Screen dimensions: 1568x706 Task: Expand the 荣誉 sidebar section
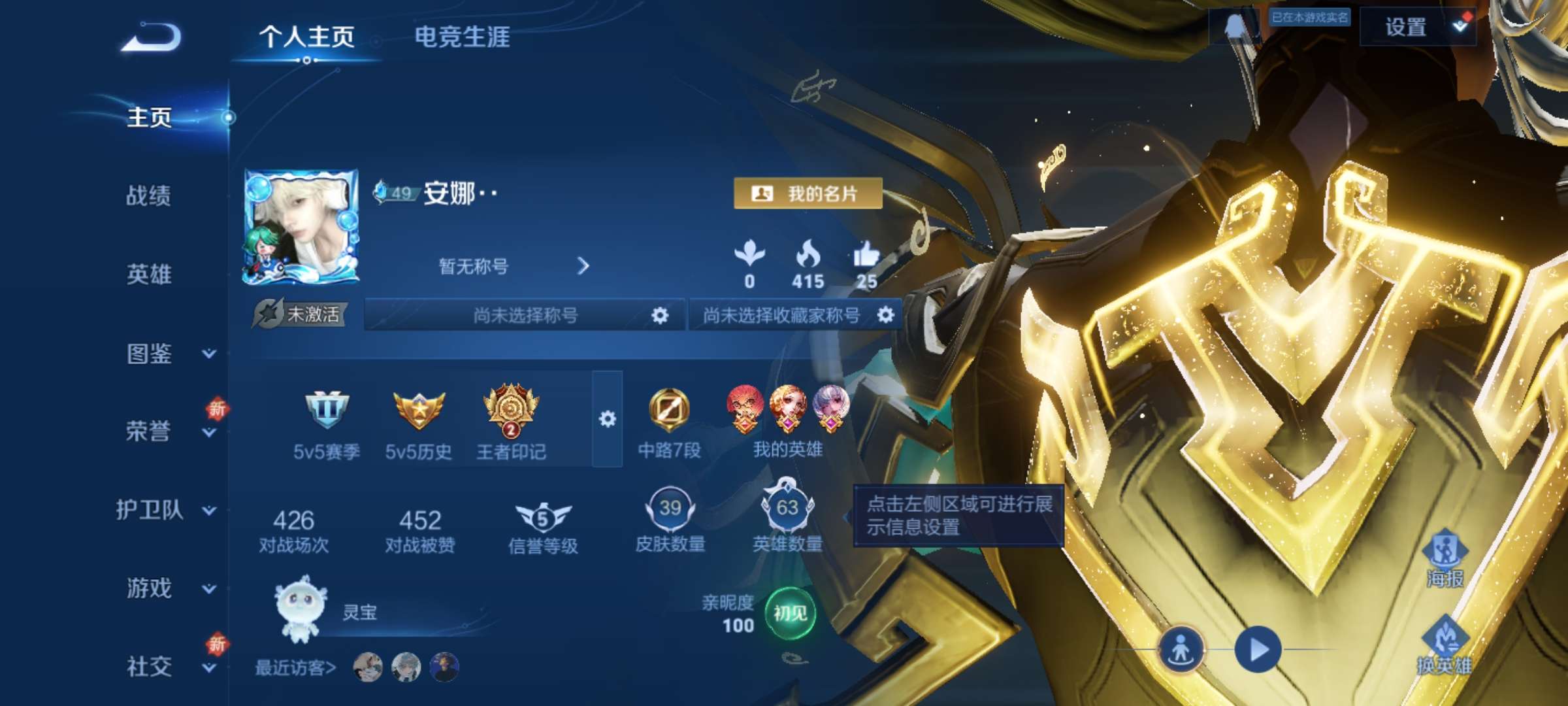[149, 431]
